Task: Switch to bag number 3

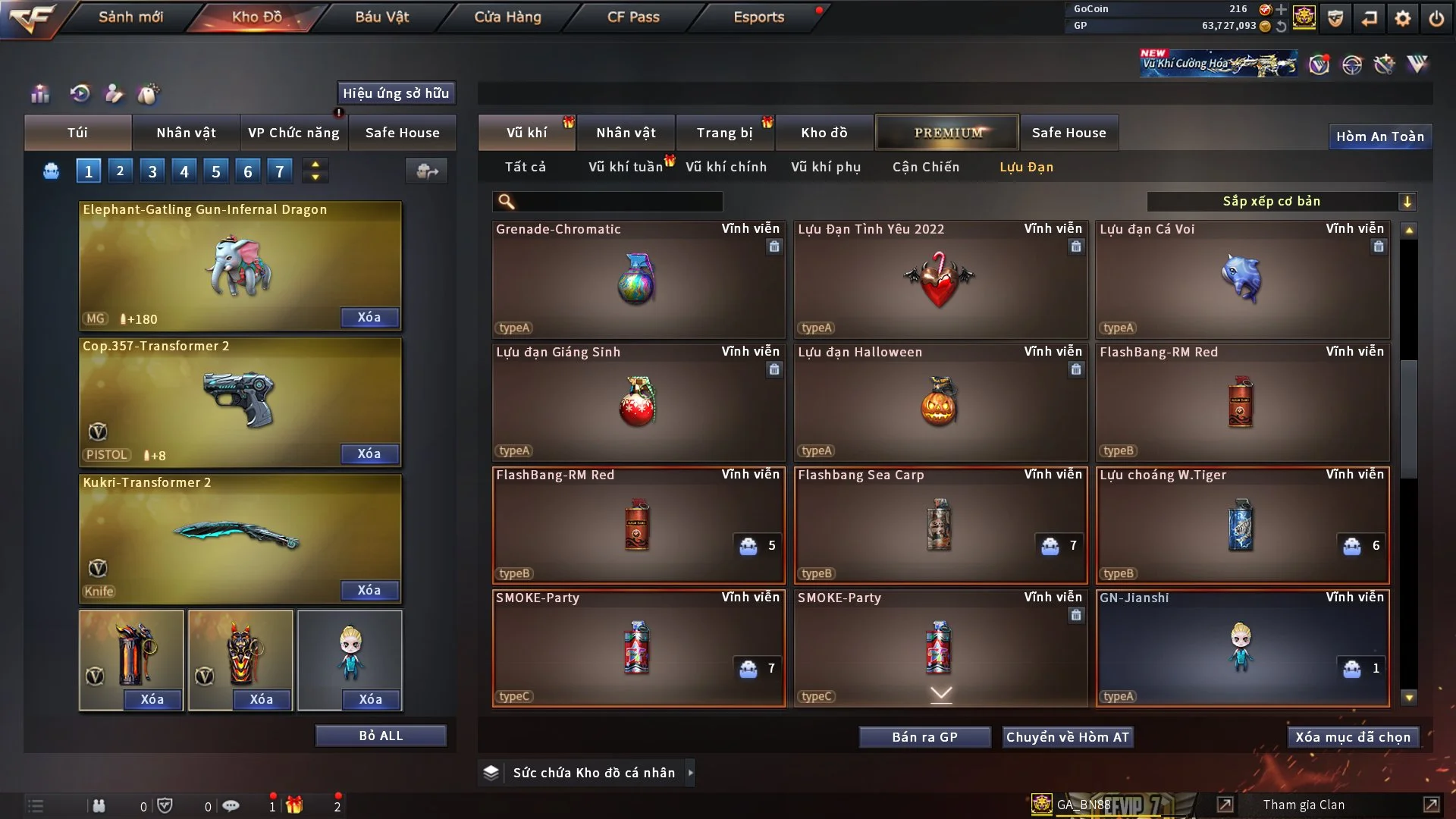Action: [x=152, y=171]
